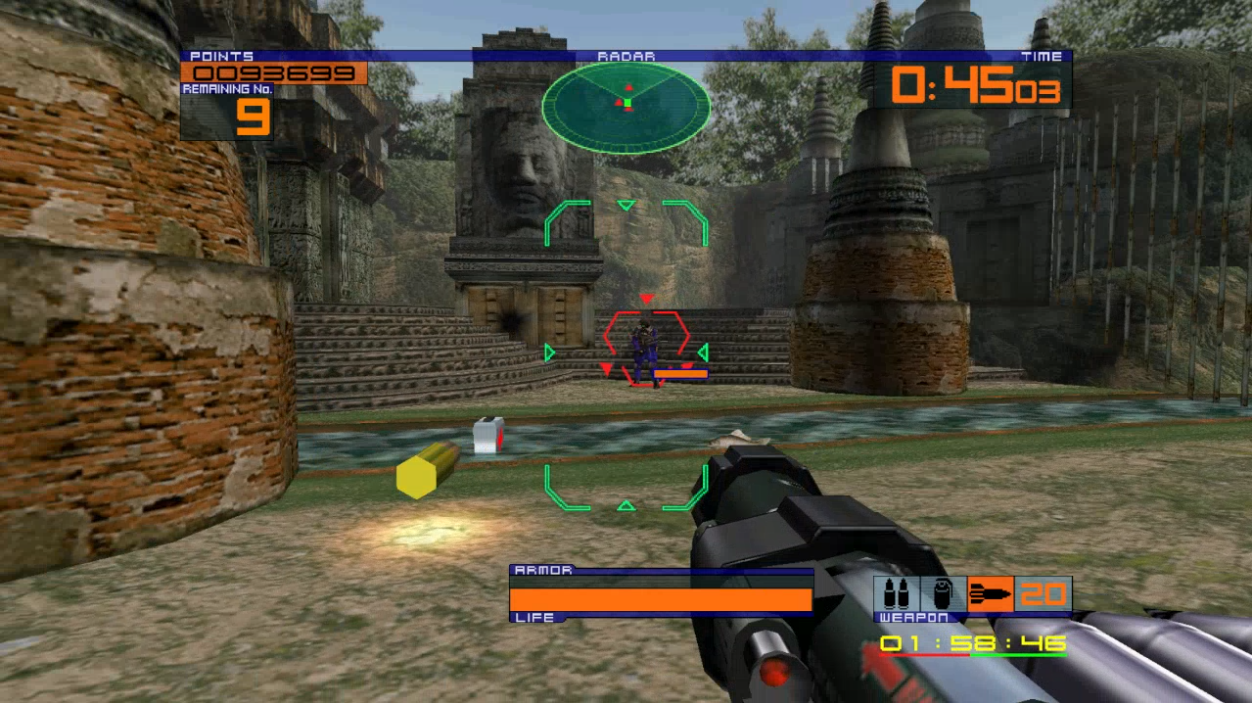Switch to the grenade weapon icon
Image resolution: width=1252 pixels, height=703 pixels.
[943, 594]
